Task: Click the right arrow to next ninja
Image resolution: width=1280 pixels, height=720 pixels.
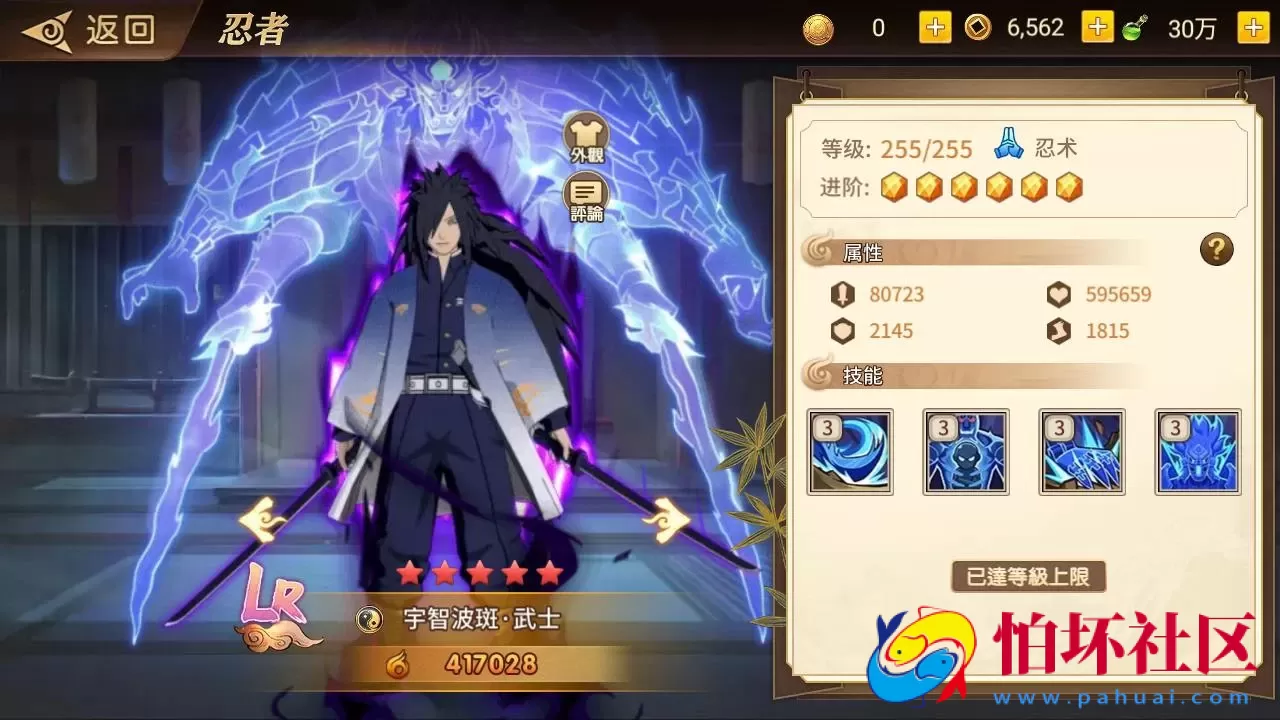Action: pos(668,519)
